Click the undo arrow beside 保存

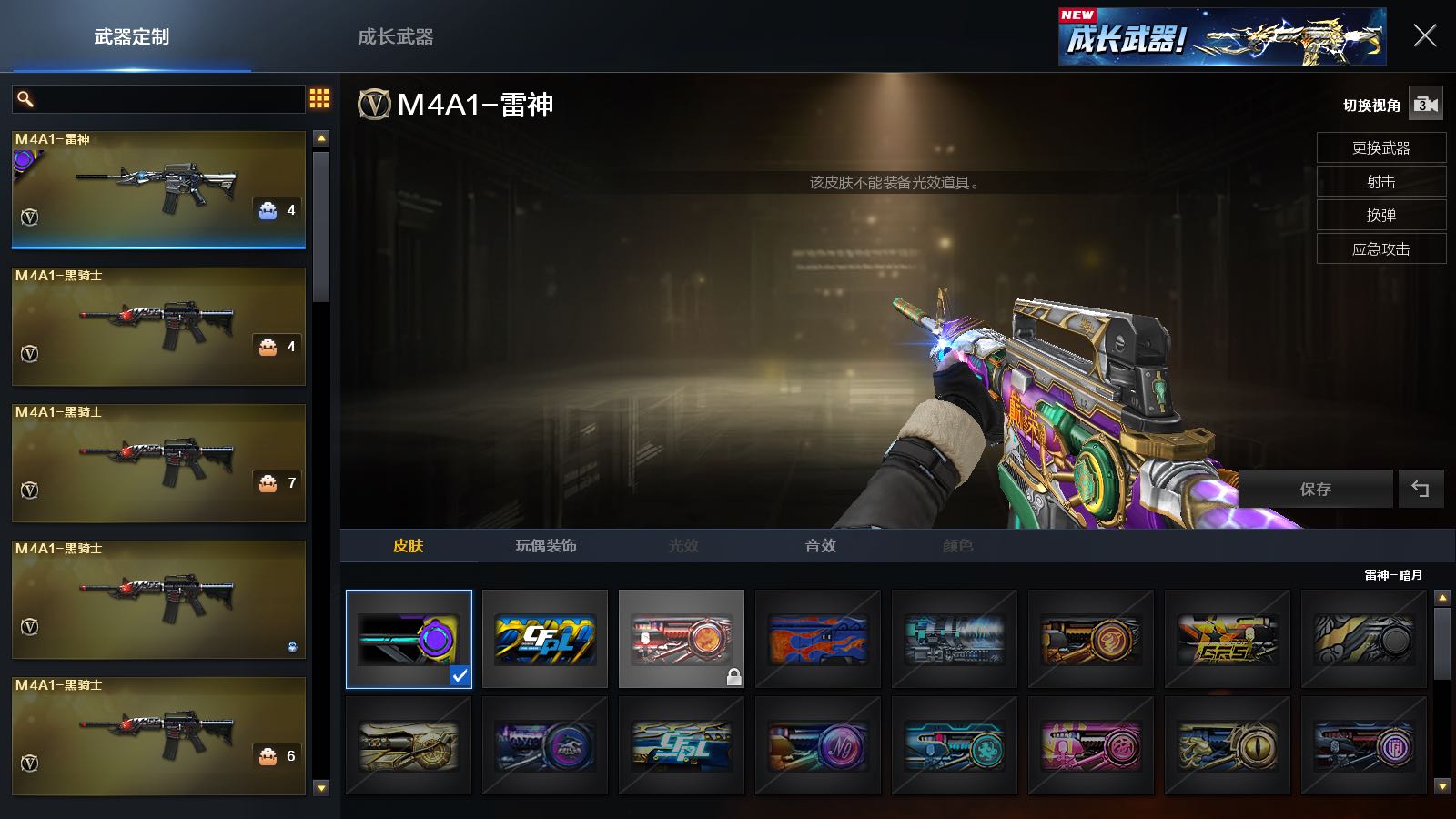1420,490
